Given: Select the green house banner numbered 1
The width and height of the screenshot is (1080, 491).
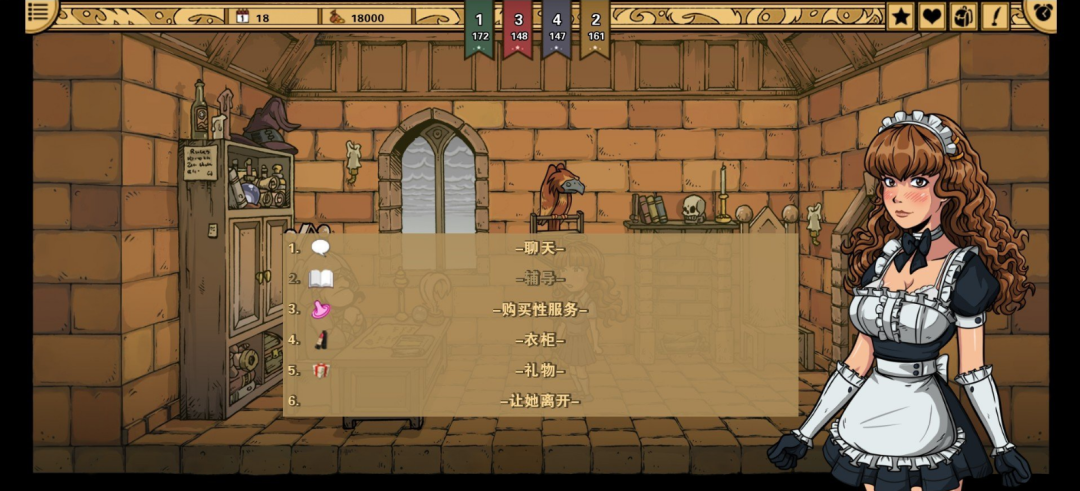Looking at the screenshot, I should tap(480, 27).
